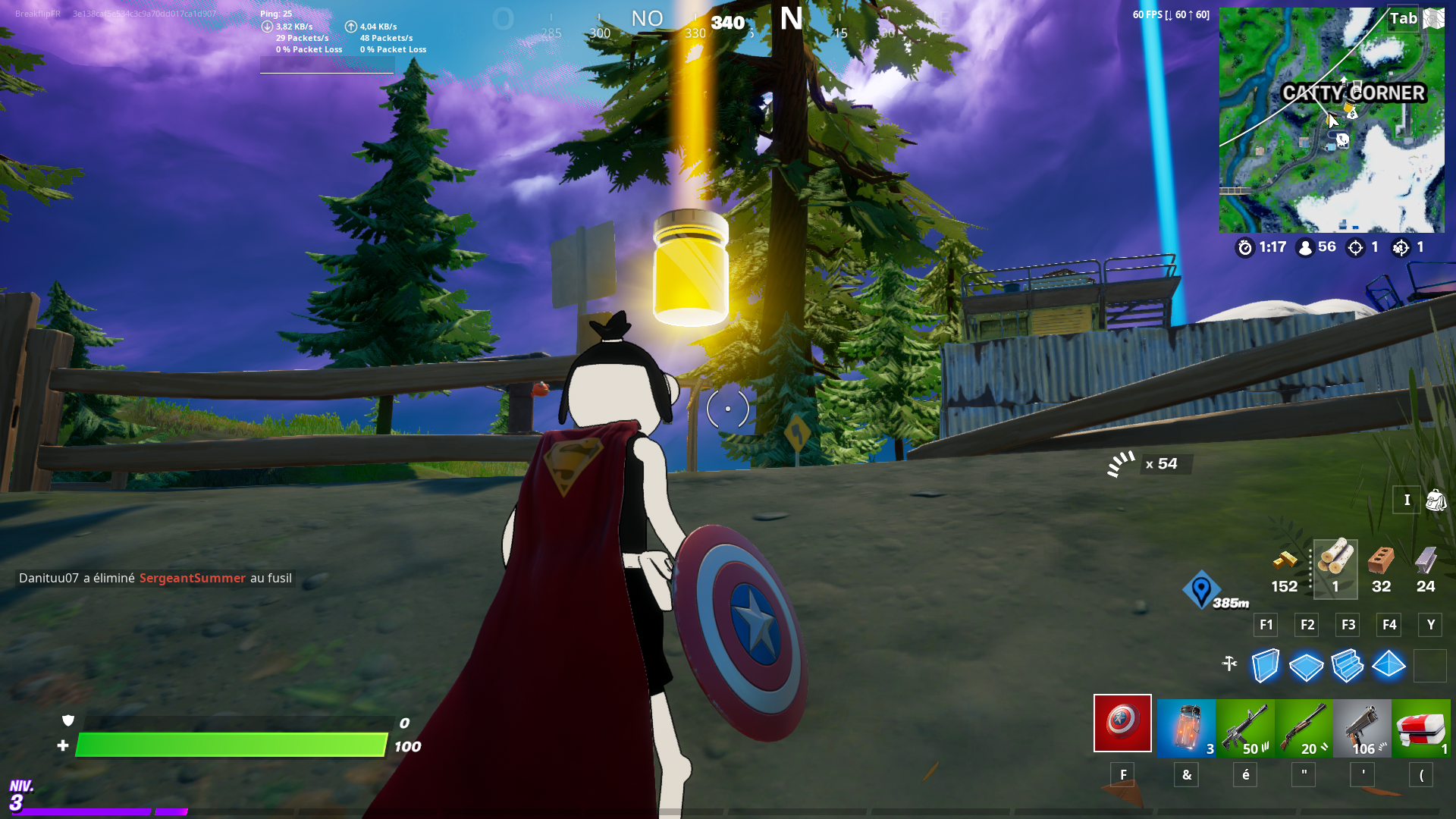
Task: Choose the pyramid roof building piece
Action: click(1389, 665)
